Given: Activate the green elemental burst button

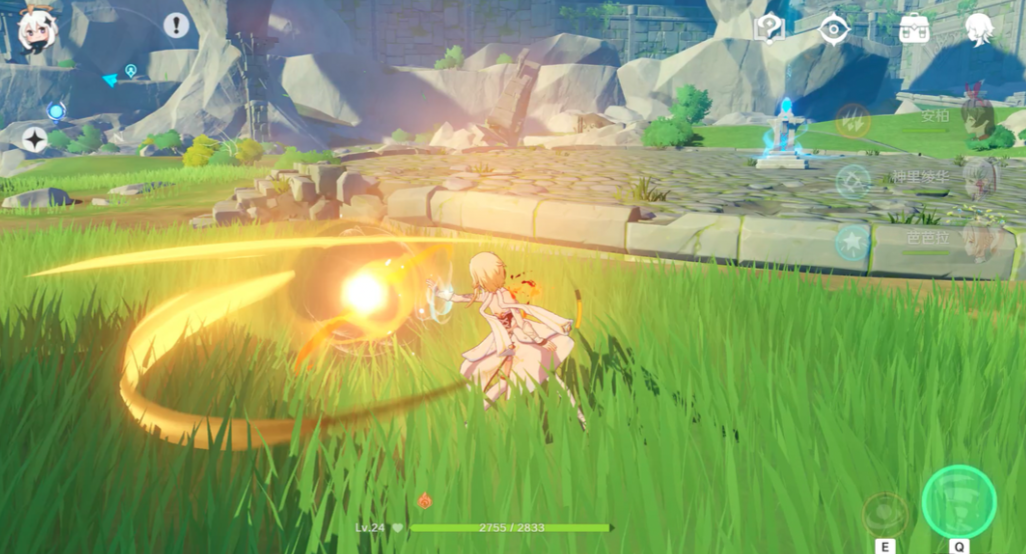Looking at the screenshot, I should click(958, 501).
